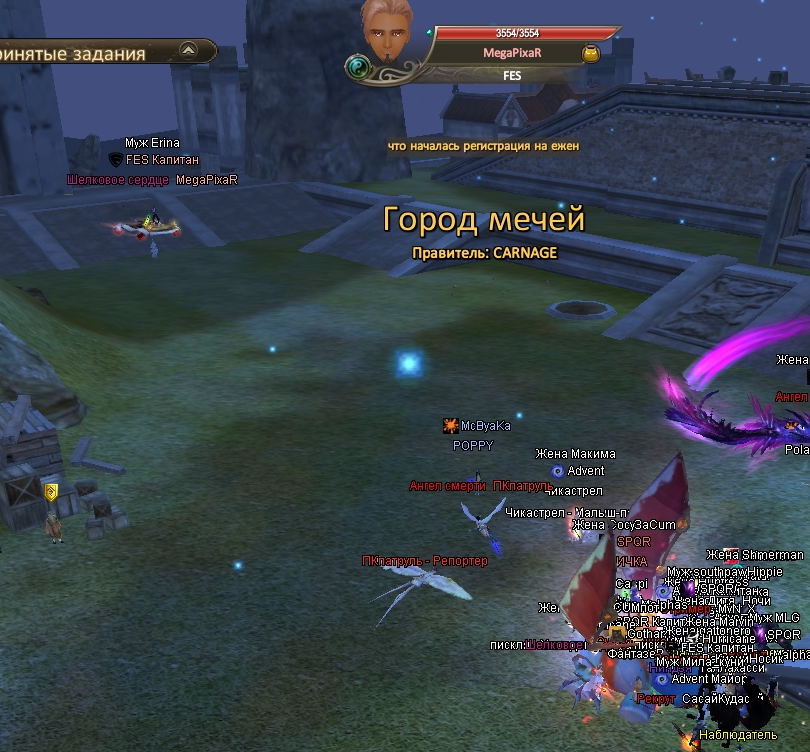Click the gold icon beside MegaPixaR's name

pos(590,53)
